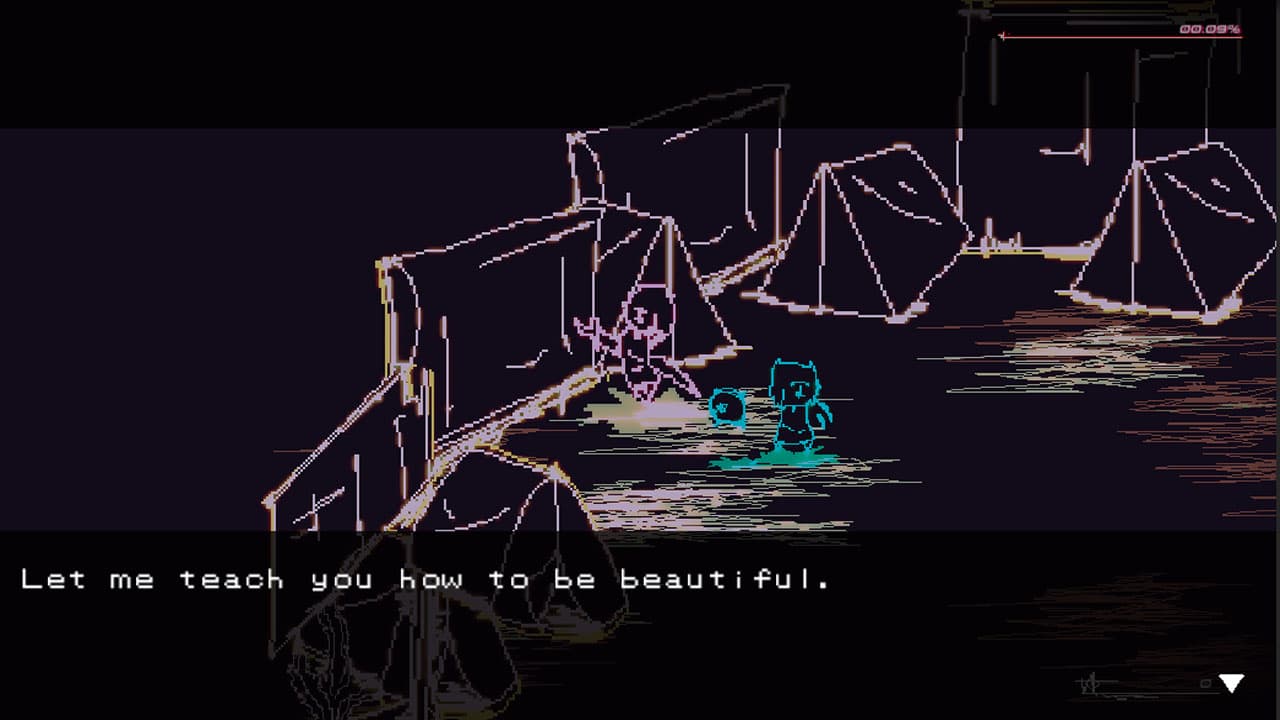
Task: Select the dark floating orb next to the player
Action: [725, 408]
